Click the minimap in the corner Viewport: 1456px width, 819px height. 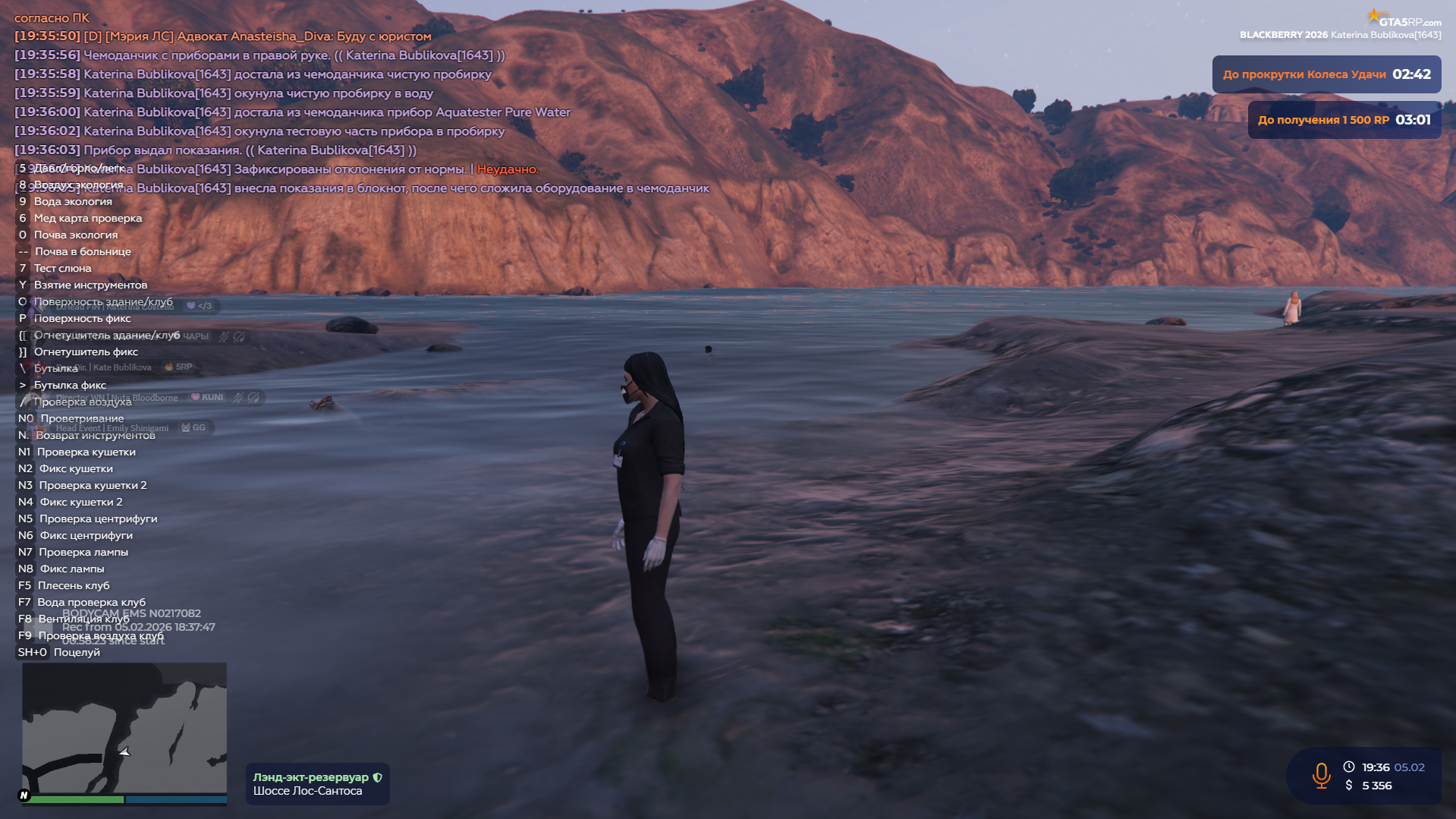(x=124, y=727)
